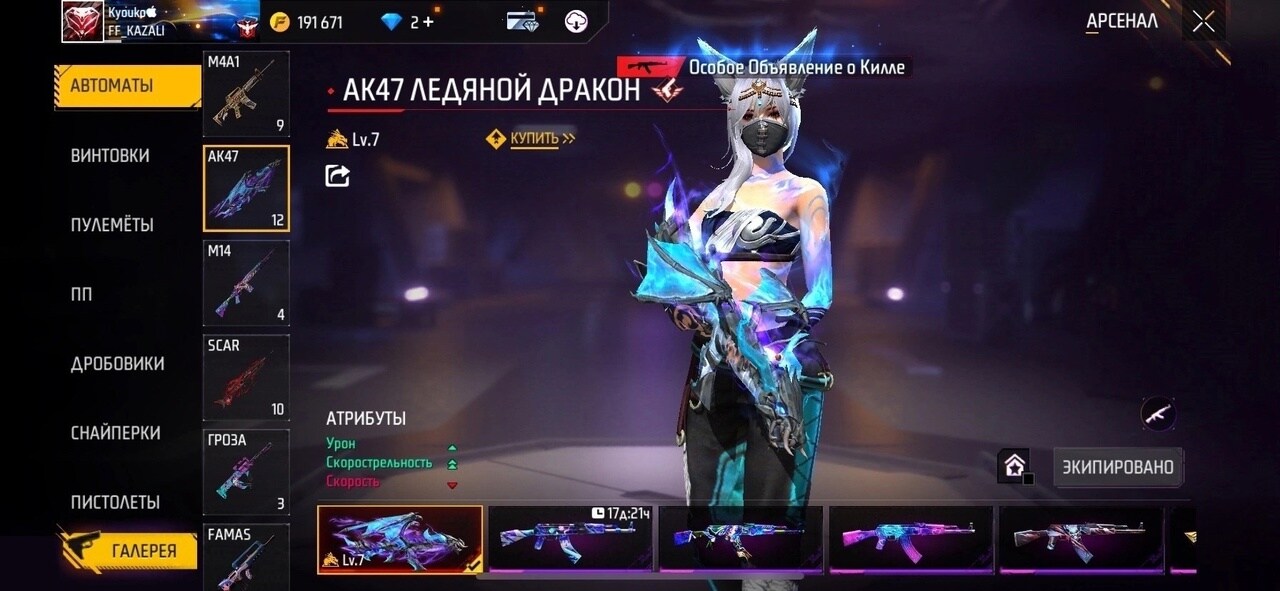This screenshot has height=591, width=1280.
Task: Open the home icon beside Экипировано
Action: tap(1014, 466)
